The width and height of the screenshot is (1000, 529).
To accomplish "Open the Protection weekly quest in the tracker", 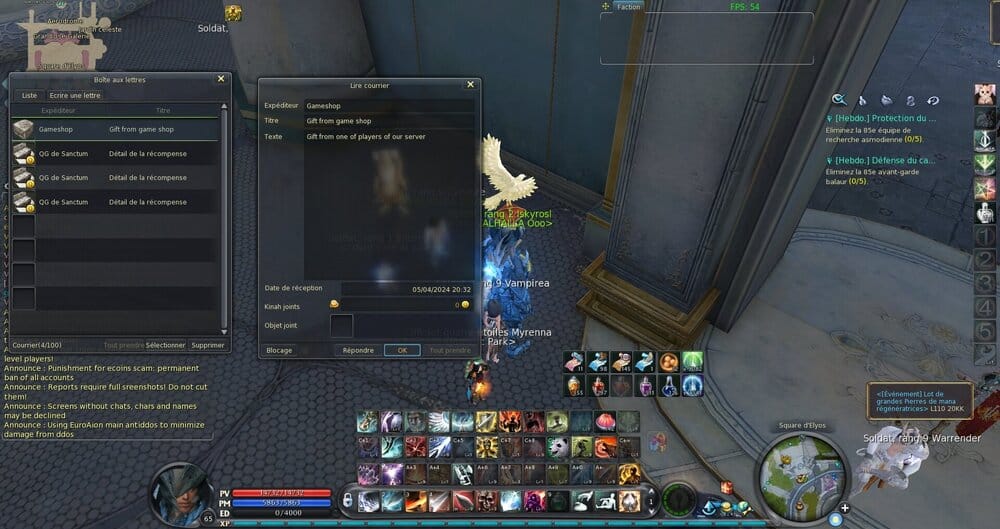I will pos(886,119).
